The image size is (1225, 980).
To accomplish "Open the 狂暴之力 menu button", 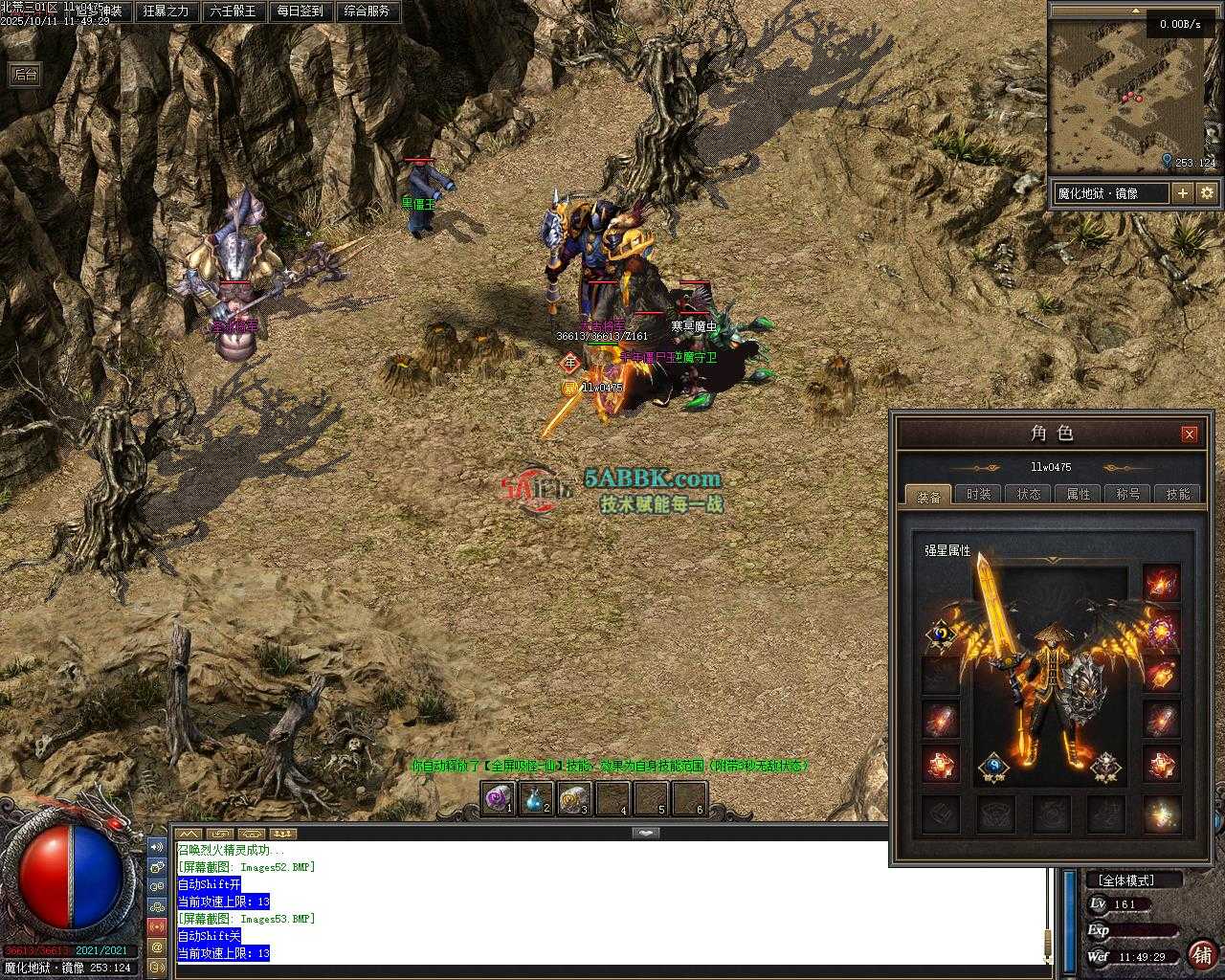I will (x=166, y=11).
